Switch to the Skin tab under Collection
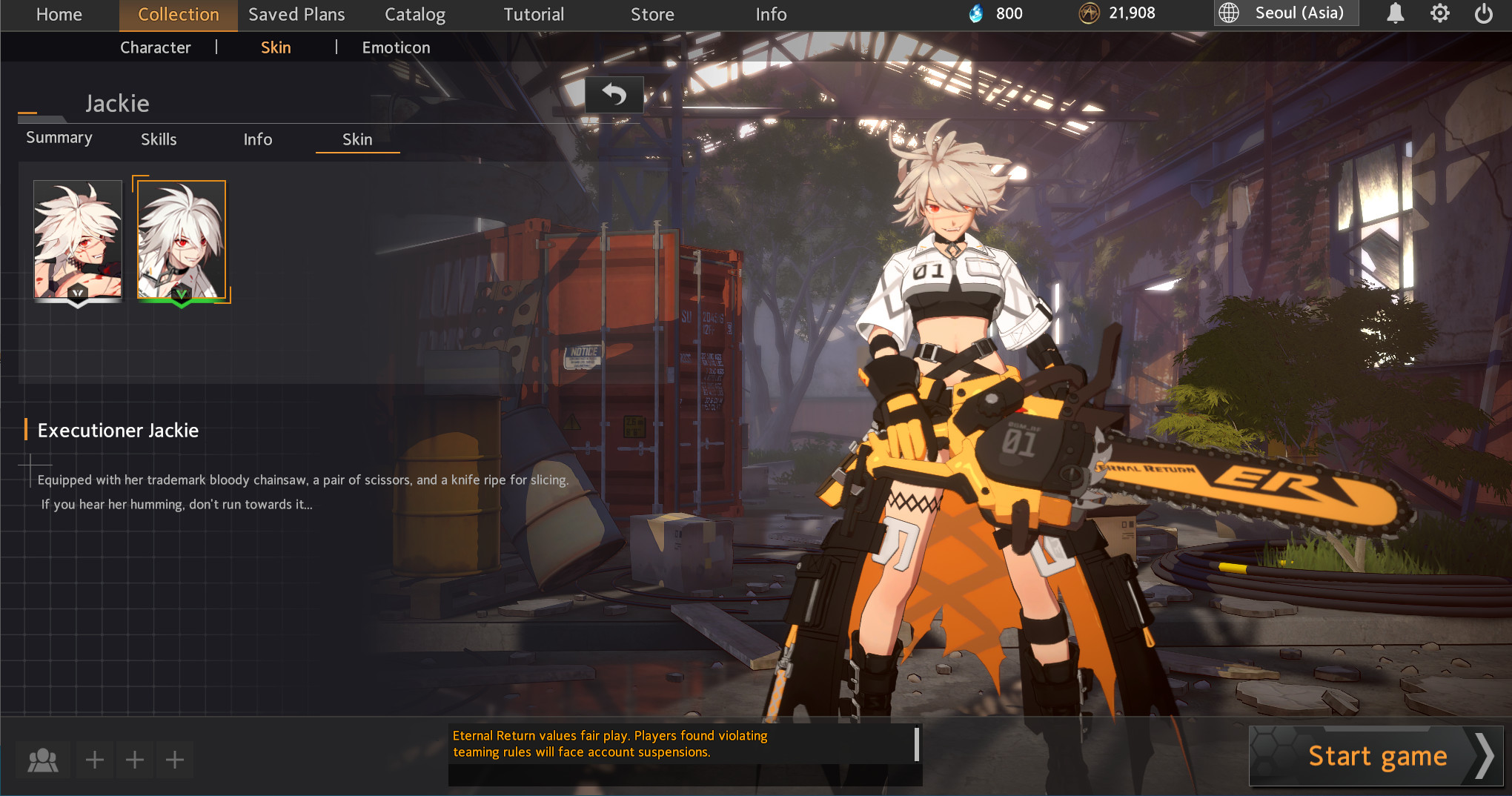 [276, 47]
